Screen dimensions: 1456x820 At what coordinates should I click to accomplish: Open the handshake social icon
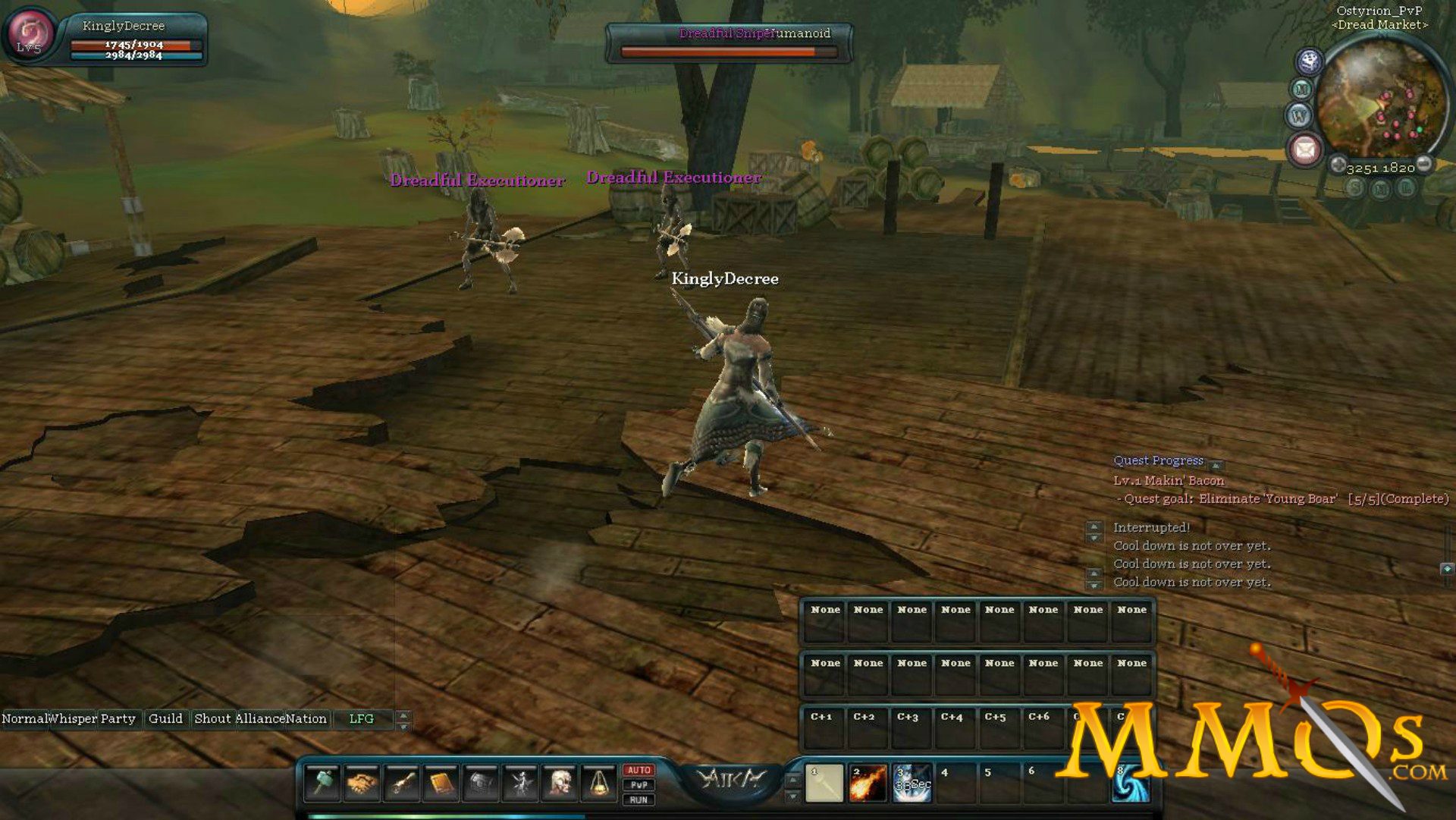[362, 782]
